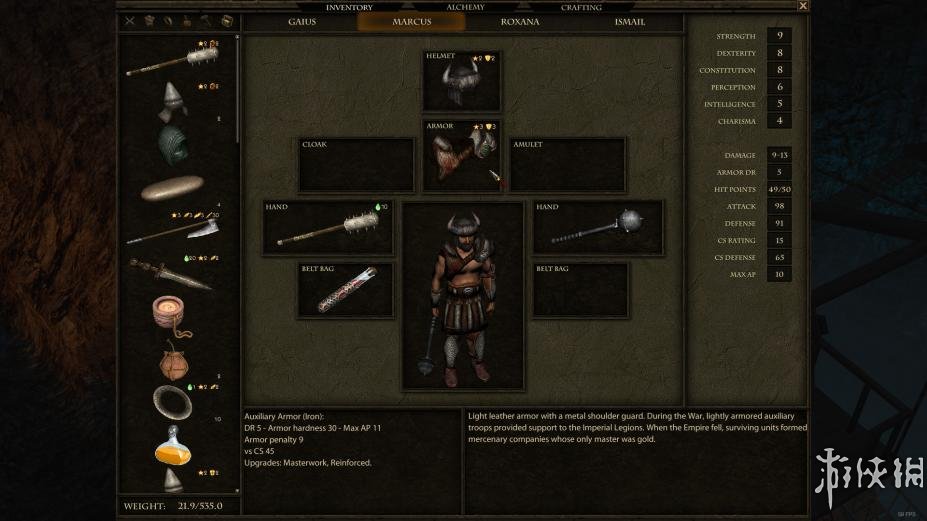This screenshot has width=927, height=521.
Task: Click the equipped Auxiliary Armor slot
Action: 461,157
